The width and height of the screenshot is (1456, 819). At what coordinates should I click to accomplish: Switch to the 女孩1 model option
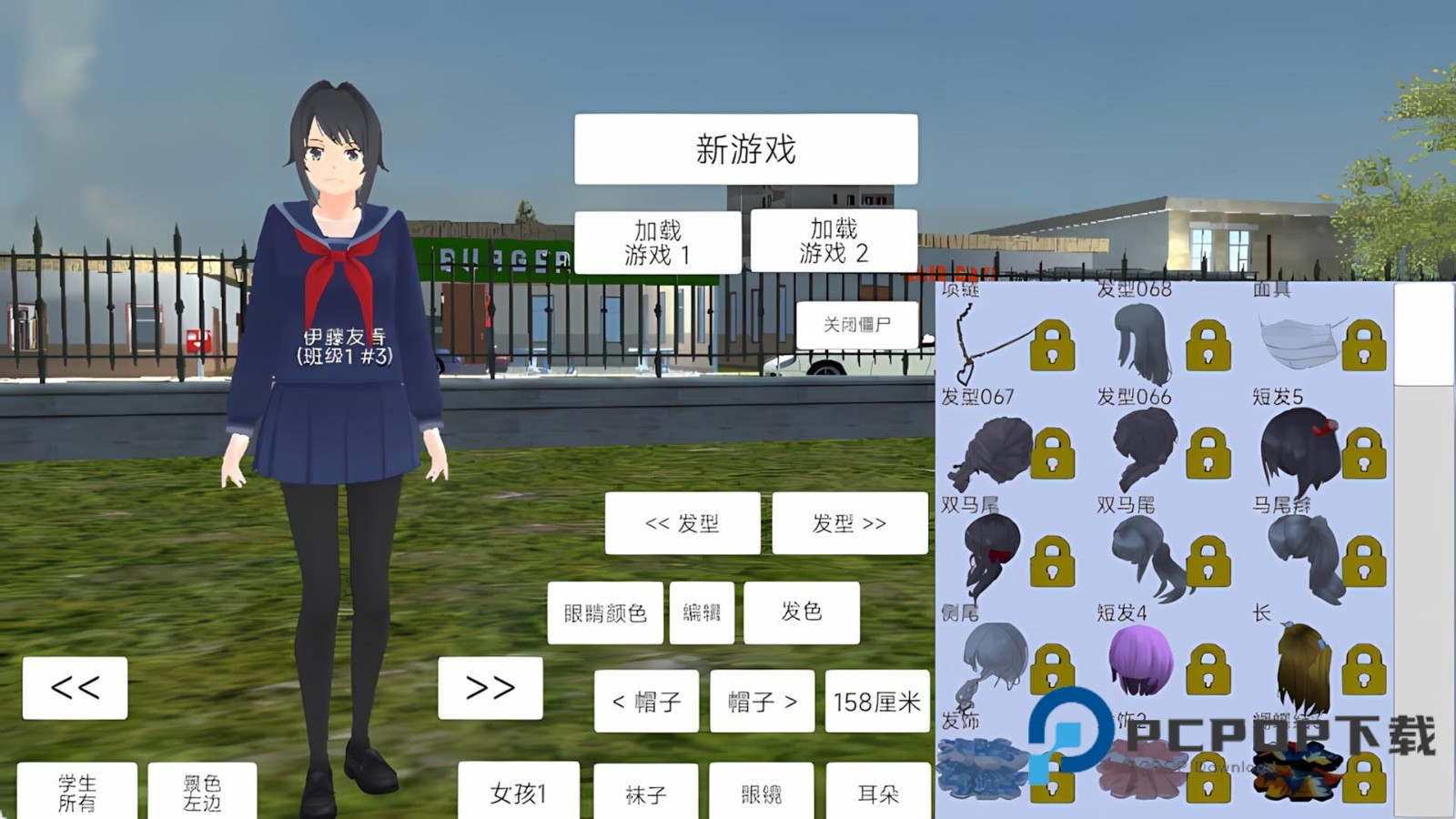[x=519, y=793]
